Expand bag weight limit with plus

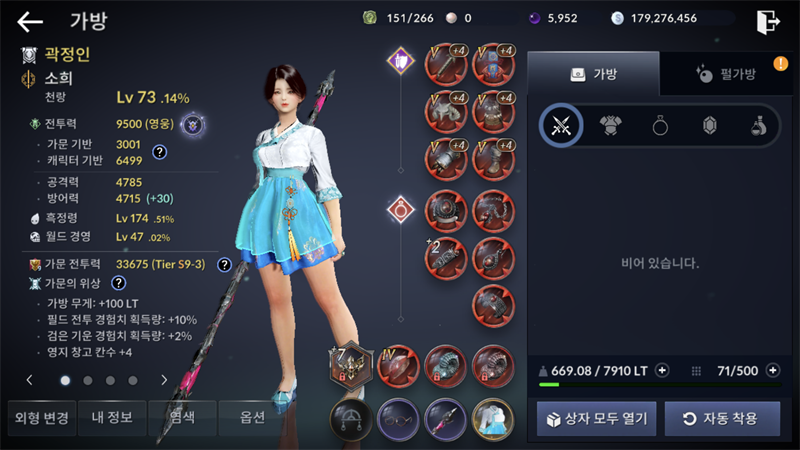[662, 371]
